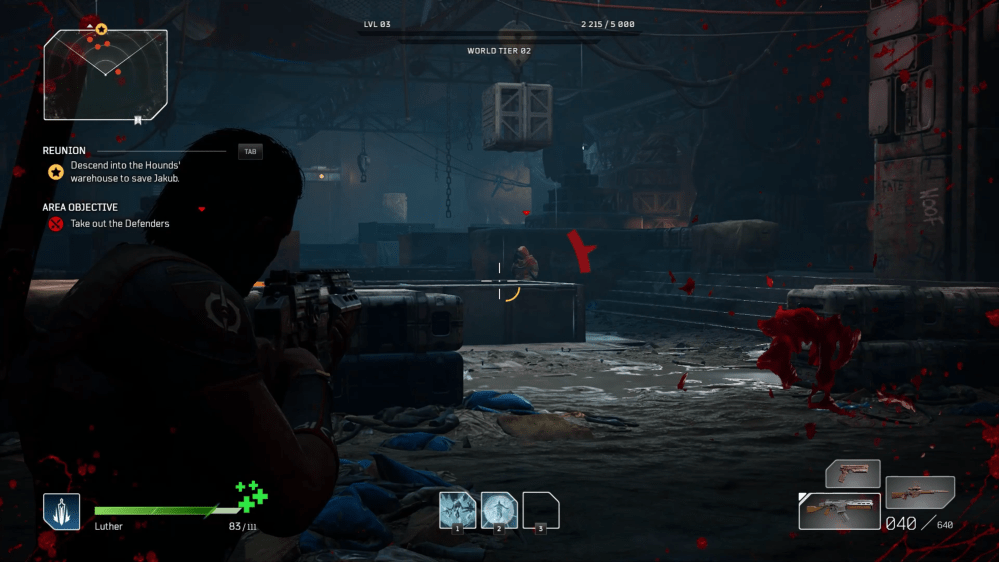Activate the ability in slot 2
This screenshot has width=999, height=562.
pyautogui.click(x=499, y=510)
